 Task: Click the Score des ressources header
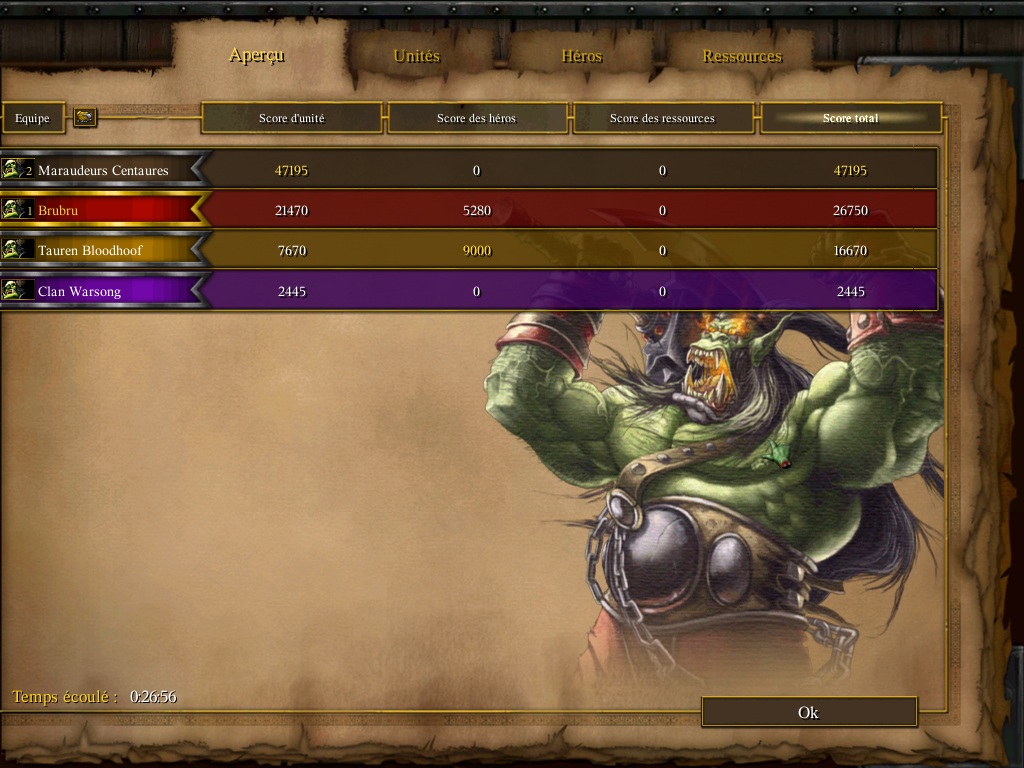point(662,118)
